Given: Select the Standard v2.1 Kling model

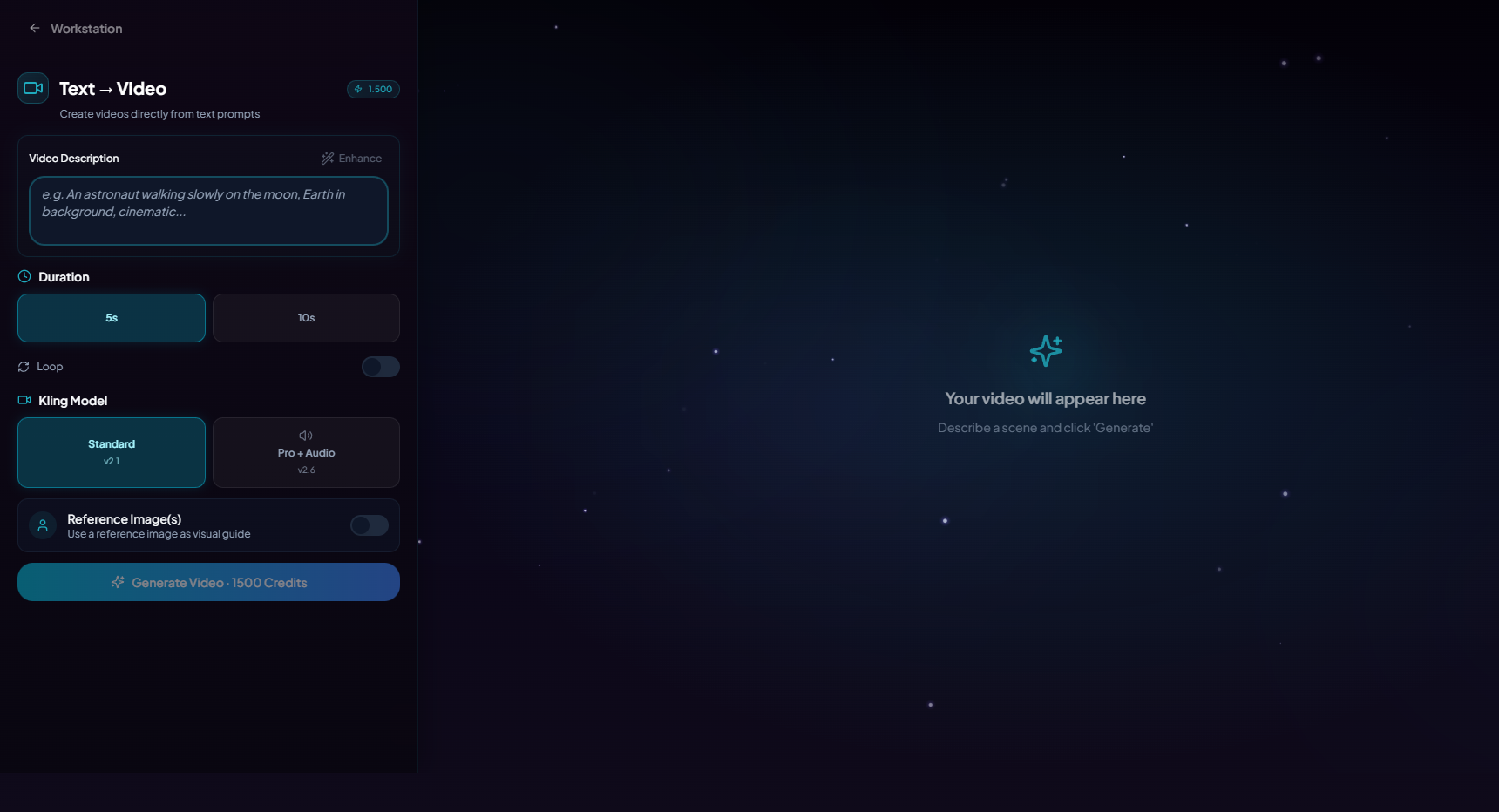Looking at the screenshot, I should [x=112, y=452].
